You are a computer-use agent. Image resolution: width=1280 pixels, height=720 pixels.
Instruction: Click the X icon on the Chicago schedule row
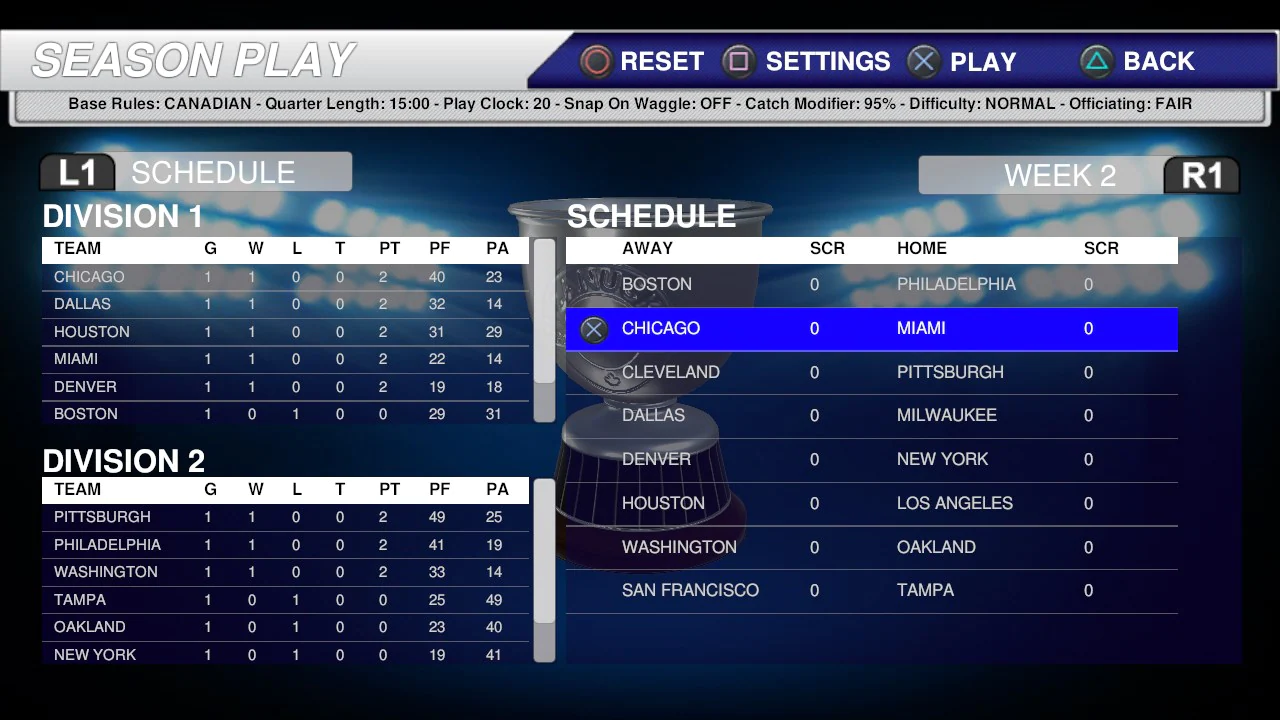pos(593,329)
